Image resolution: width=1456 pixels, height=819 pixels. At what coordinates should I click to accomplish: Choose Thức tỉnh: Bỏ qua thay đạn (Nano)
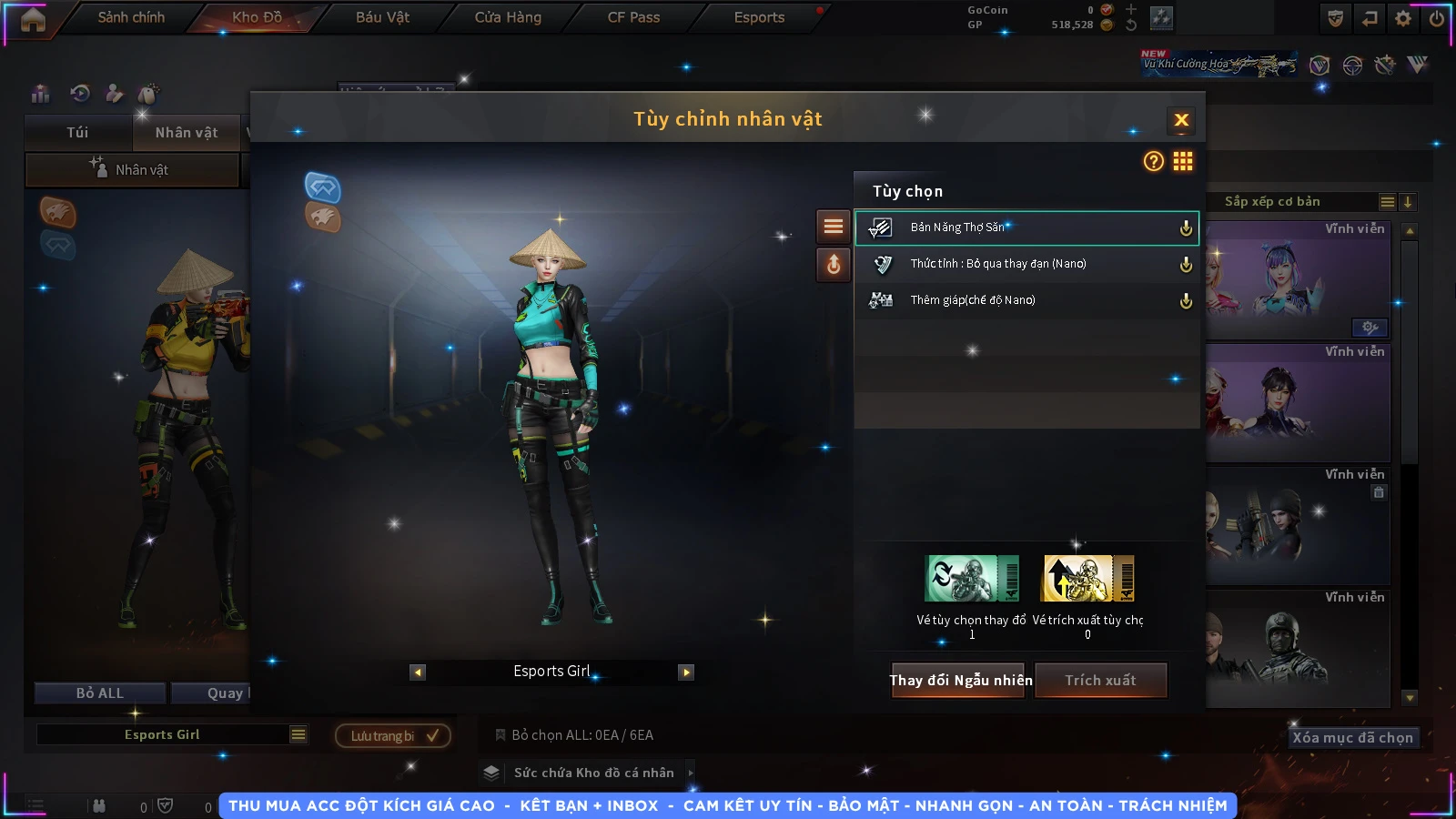[x=1026, y=264]
